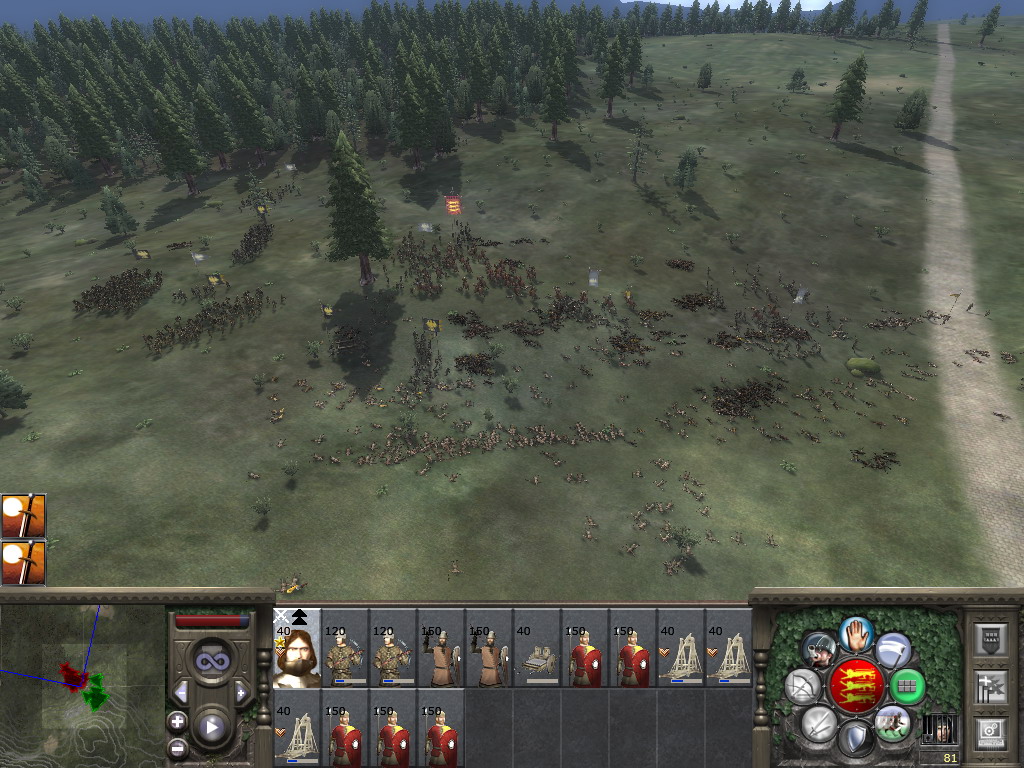Viewport: 1024px width, 768px height.
Task: Select the general's unit card
Action: point(297,648)
